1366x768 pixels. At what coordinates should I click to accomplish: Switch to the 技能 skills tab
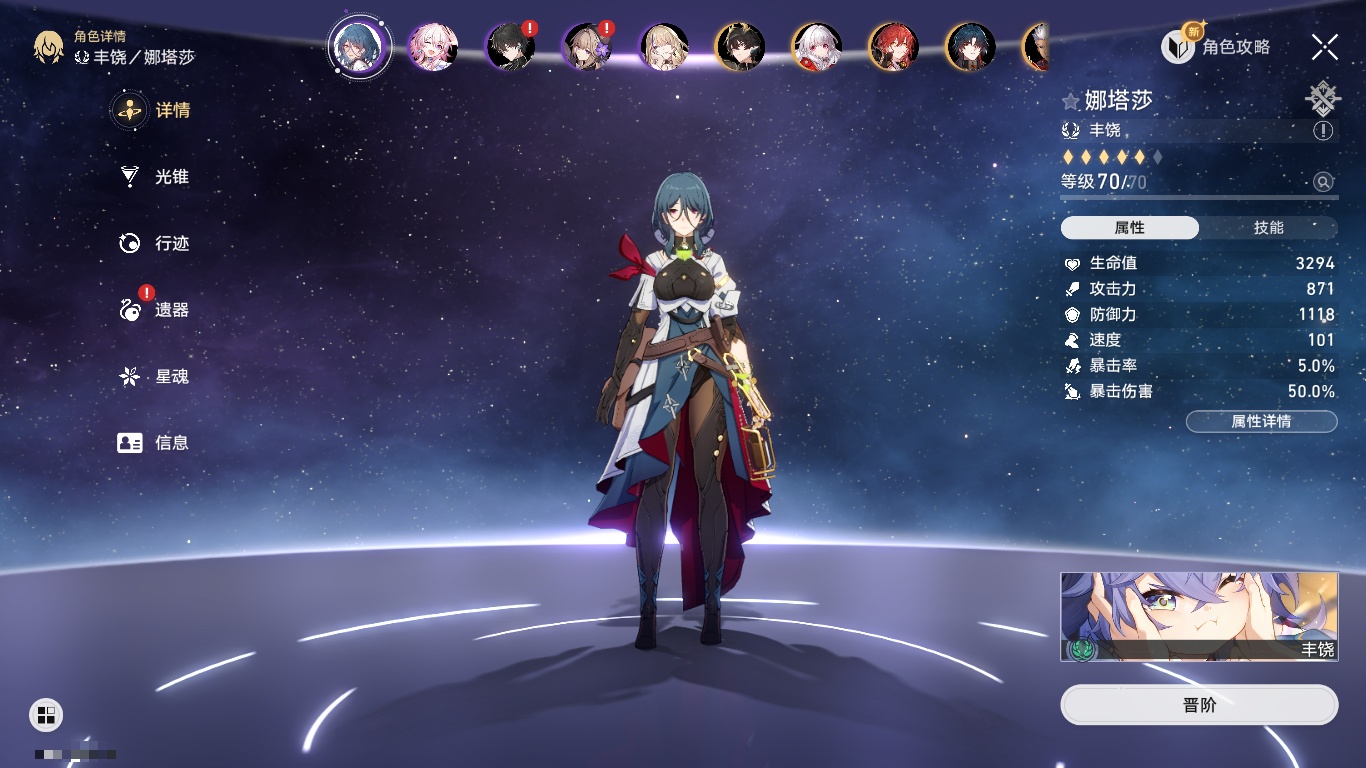click(1268, 228)
